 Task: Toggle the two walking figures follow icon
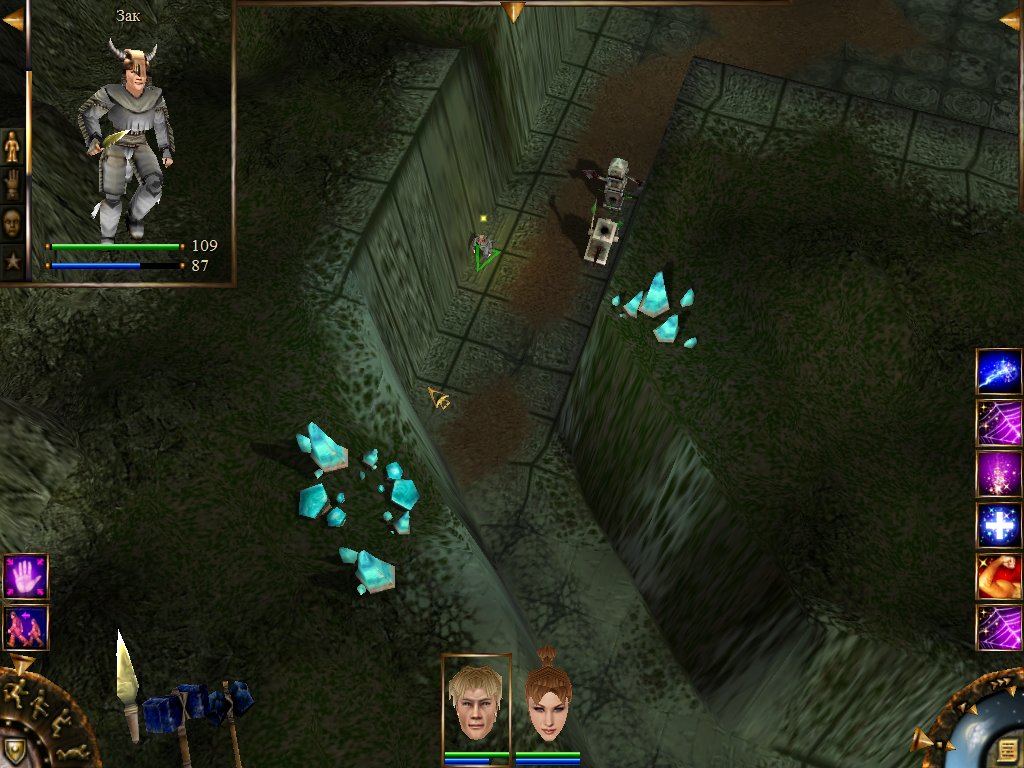click(x=25, y=628)
